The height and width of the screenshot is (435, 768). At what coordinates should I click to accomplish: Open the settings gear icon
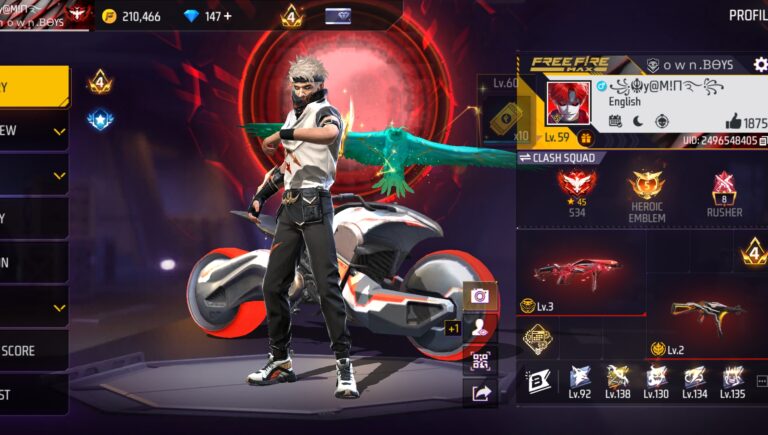pos(760,64)
